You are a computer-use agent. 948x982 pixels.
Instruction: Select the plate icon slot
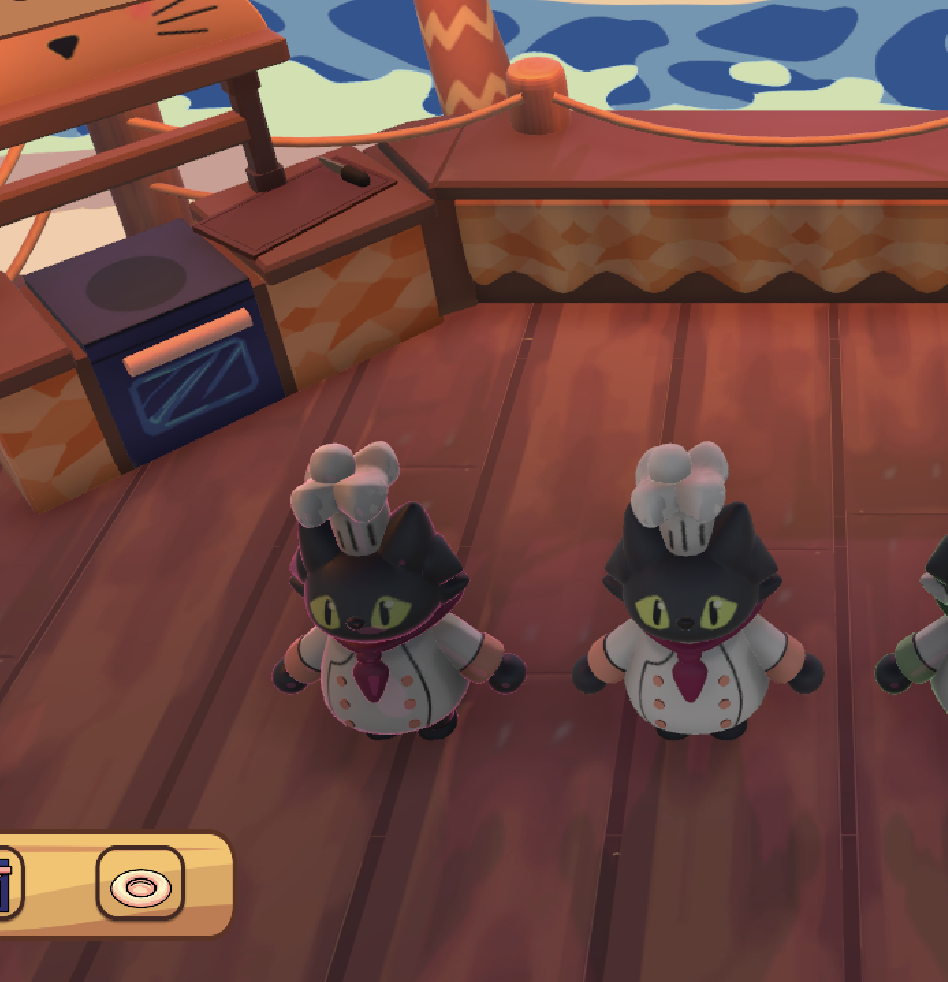(140, 884)
